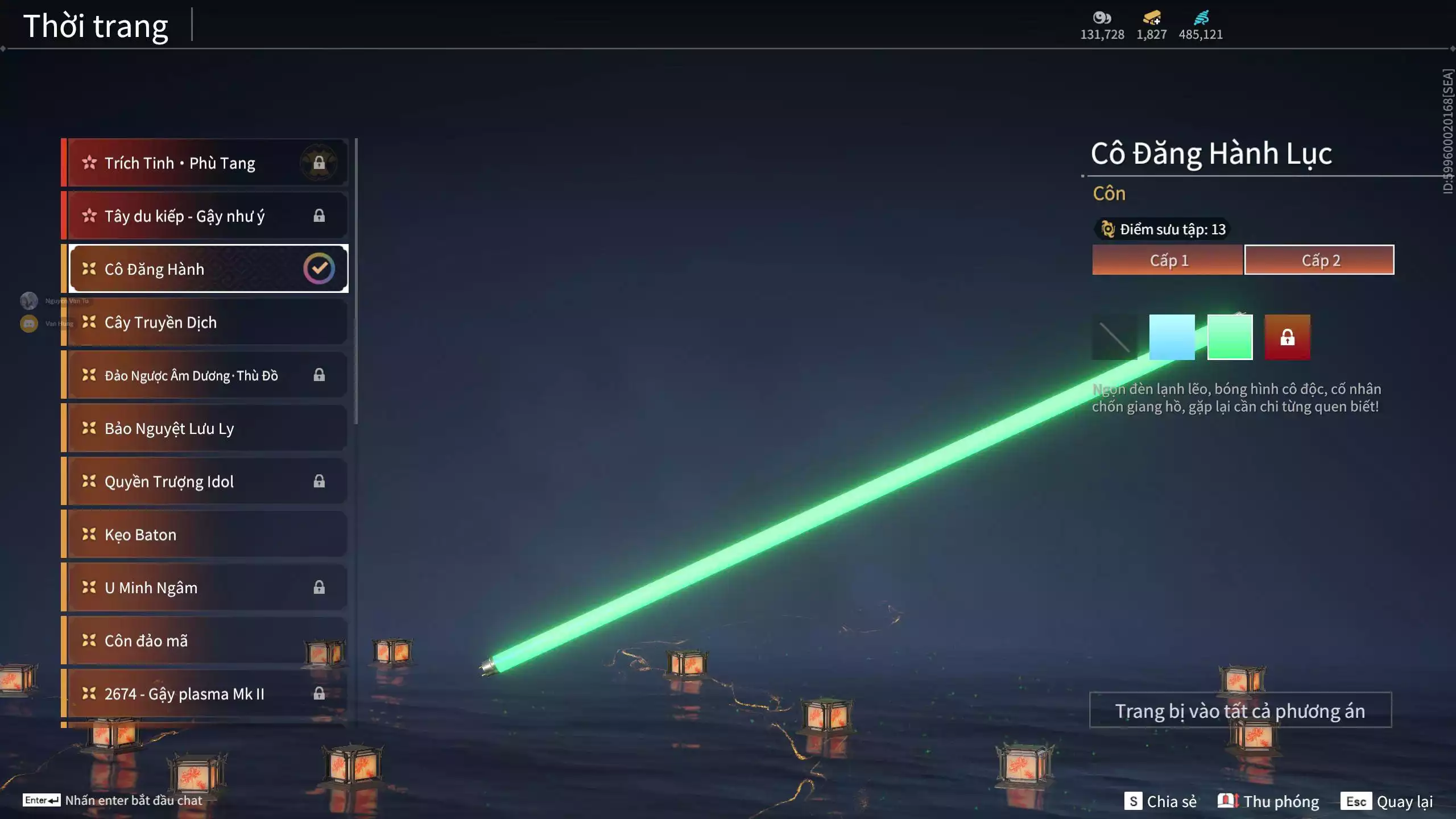Screen dimensions: 1456x819
Task: Select the Cô Đăng Hành skin row
Action: coord(205,269)
